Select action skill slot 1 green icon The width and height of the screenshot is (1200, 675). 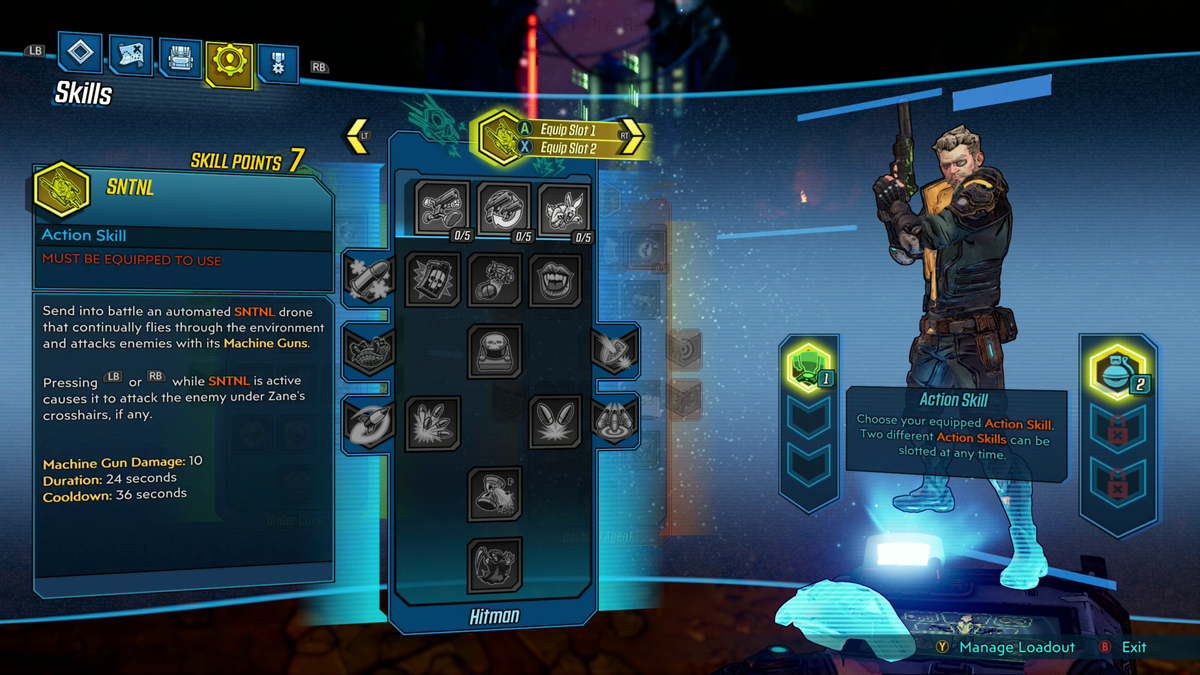[807, 367]
